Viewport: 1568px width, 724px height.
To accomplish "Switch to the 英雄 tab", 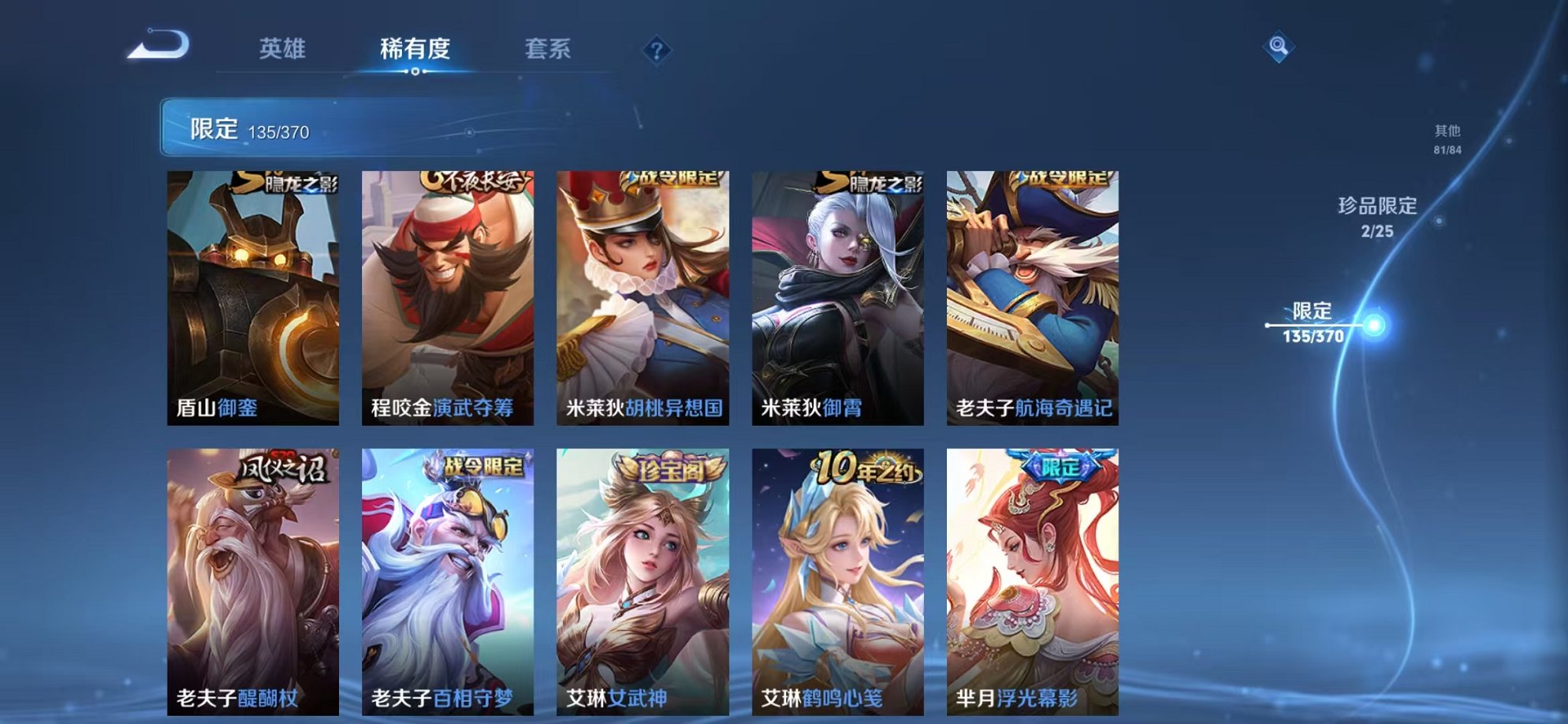I will [x=284, y=49].
